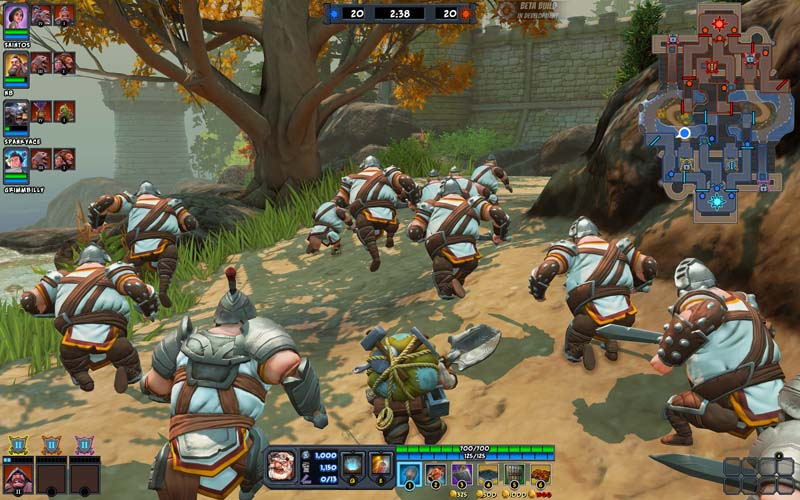Click the bearded hero portrait on the bottom bar

(x=281, y=465)
